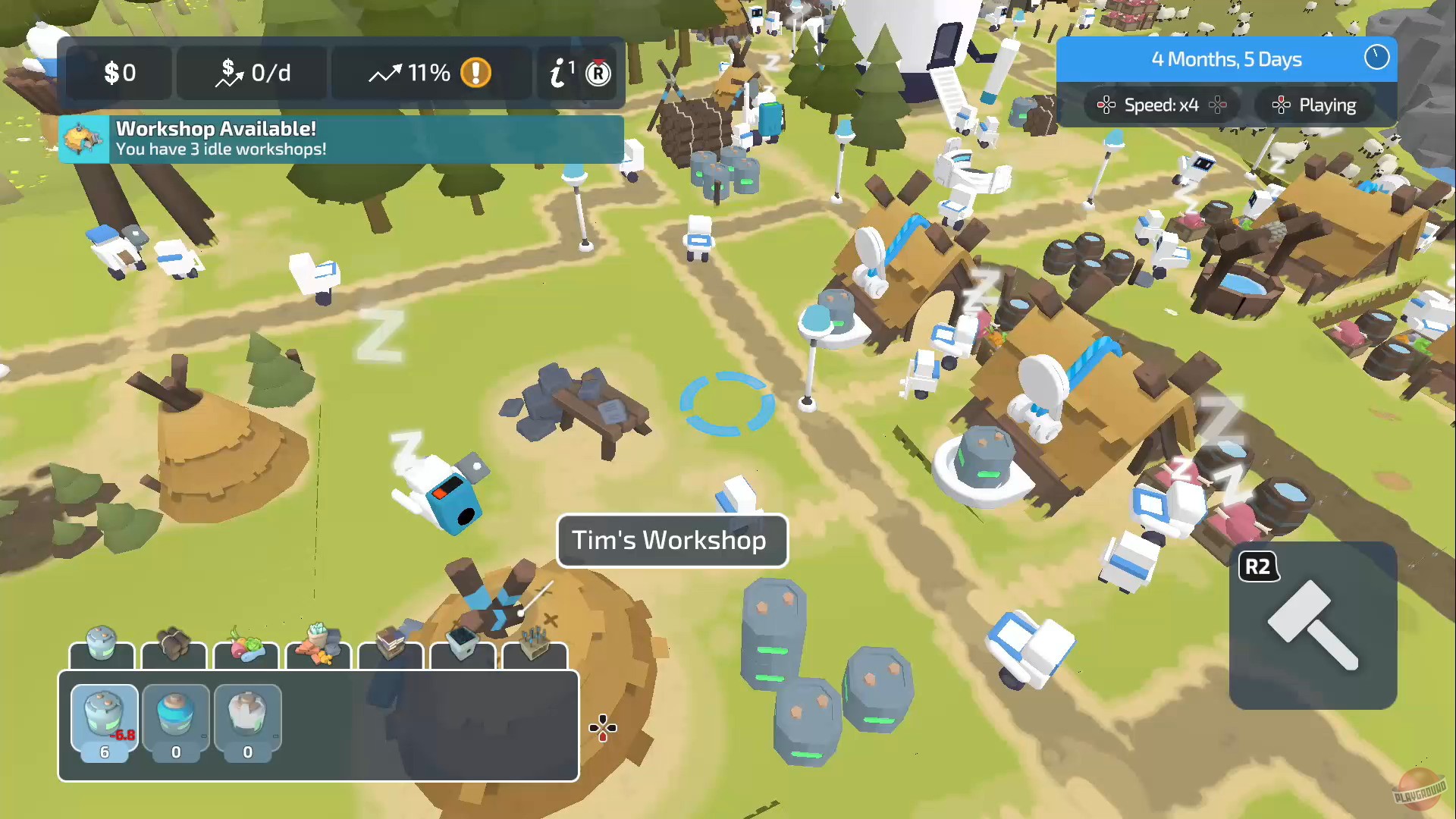Click the $0 money display
1456x819 pixels.
pos(119,73)
